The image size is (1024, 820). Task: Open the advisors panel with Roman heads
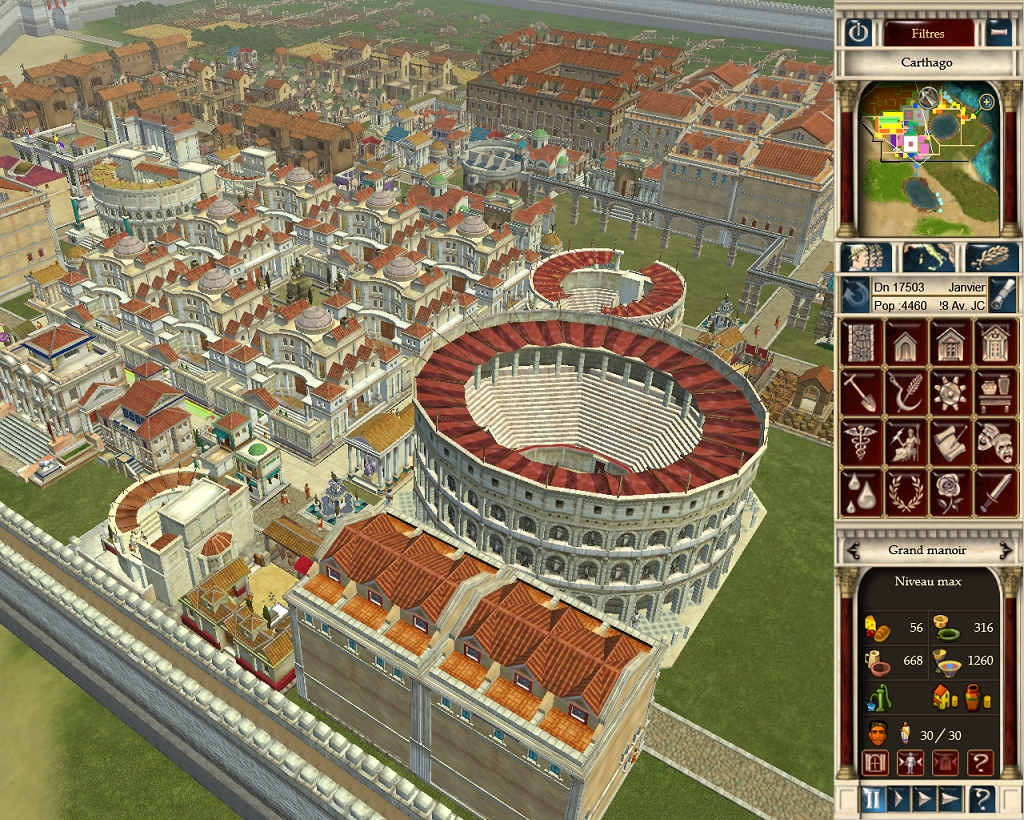pos(865,257)
